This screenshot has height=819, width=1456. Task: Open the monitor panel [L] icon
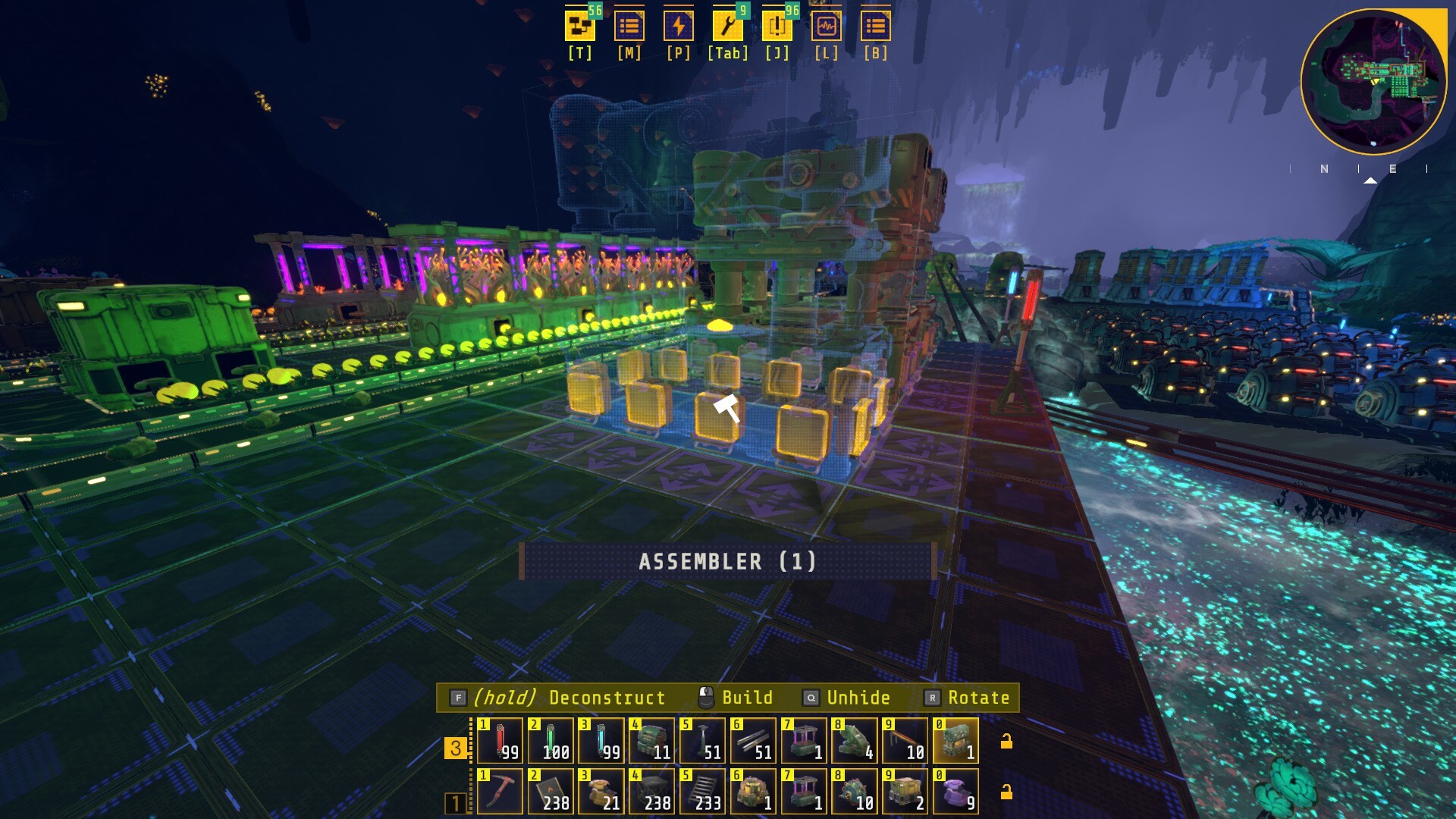coord(827,27)
